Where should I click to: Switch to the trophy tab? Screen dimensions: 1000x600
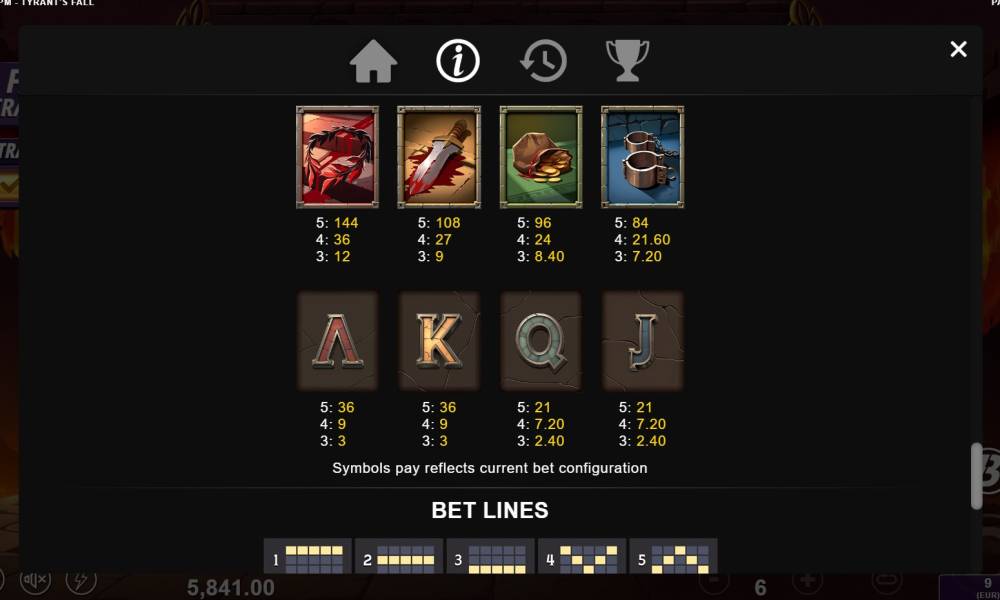pyautogui.click(x=628, y=61)
